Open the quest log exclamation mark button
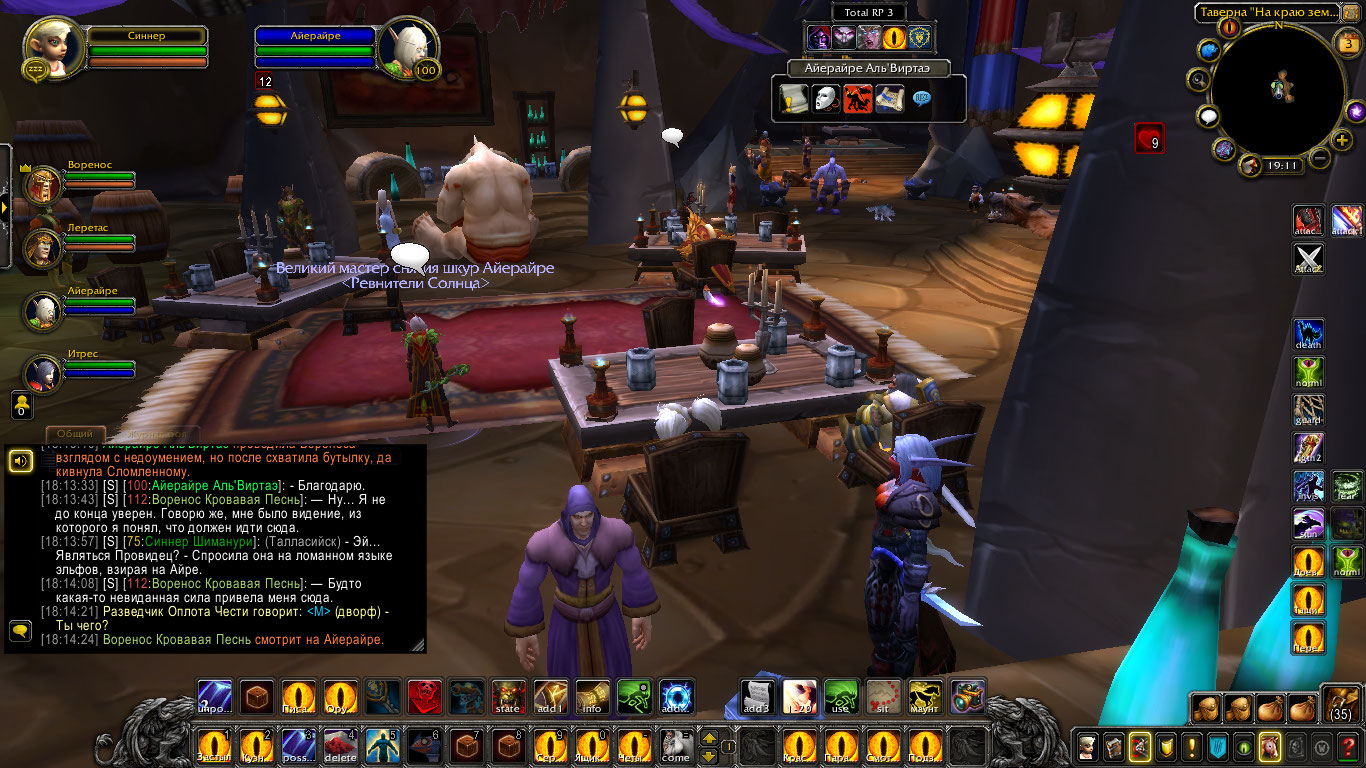This screenshot has height=768, width=1366. point(1192,746)
